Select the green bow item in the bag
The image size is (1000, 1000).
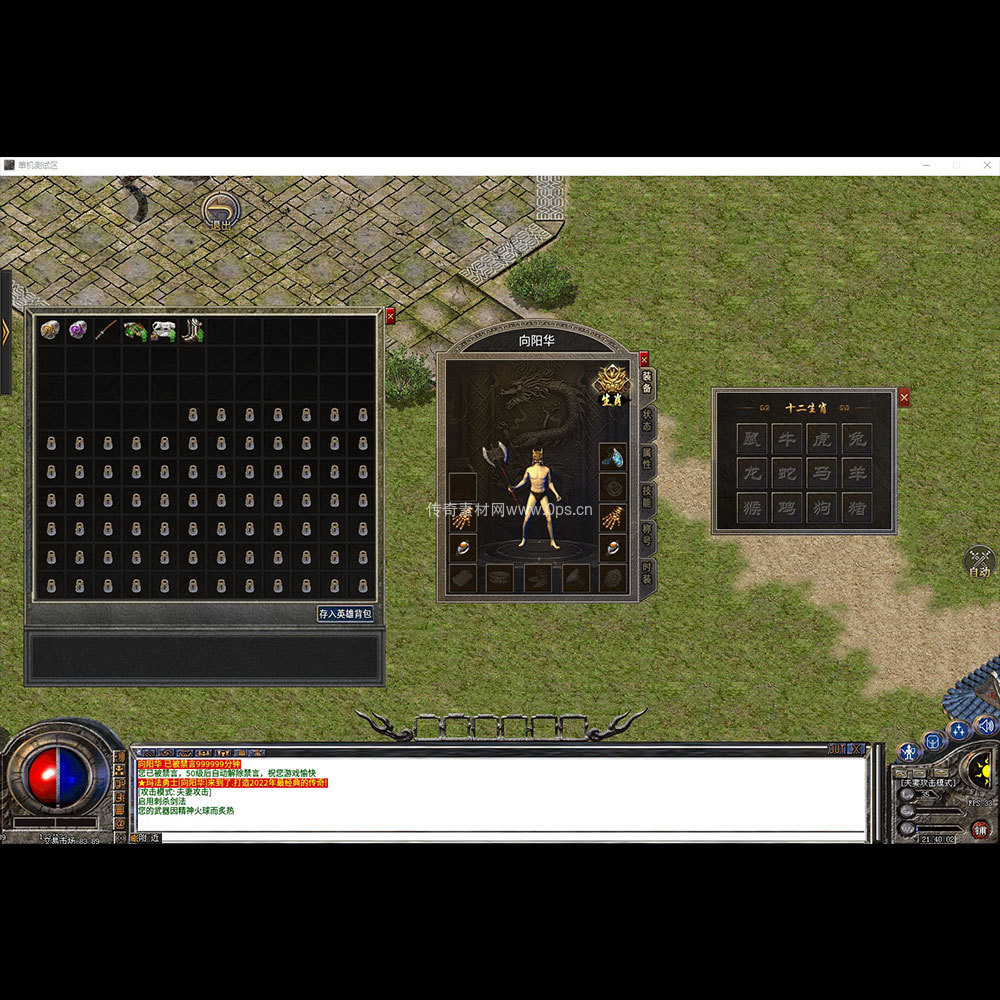tap(134, 330)
